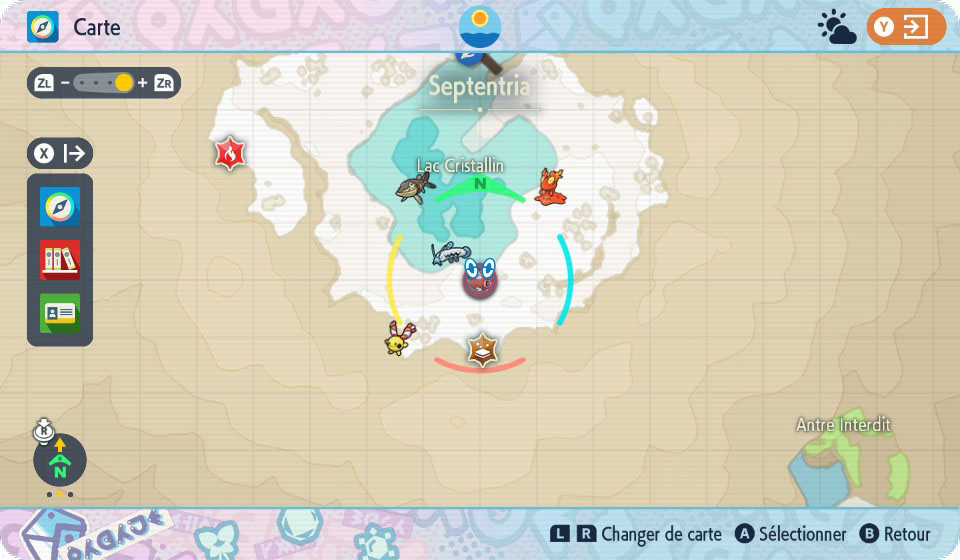The width and height of the screenshot is (960, 560).
Task: Select the brown Tera raid crystal marker
Action: click(483, 350)
